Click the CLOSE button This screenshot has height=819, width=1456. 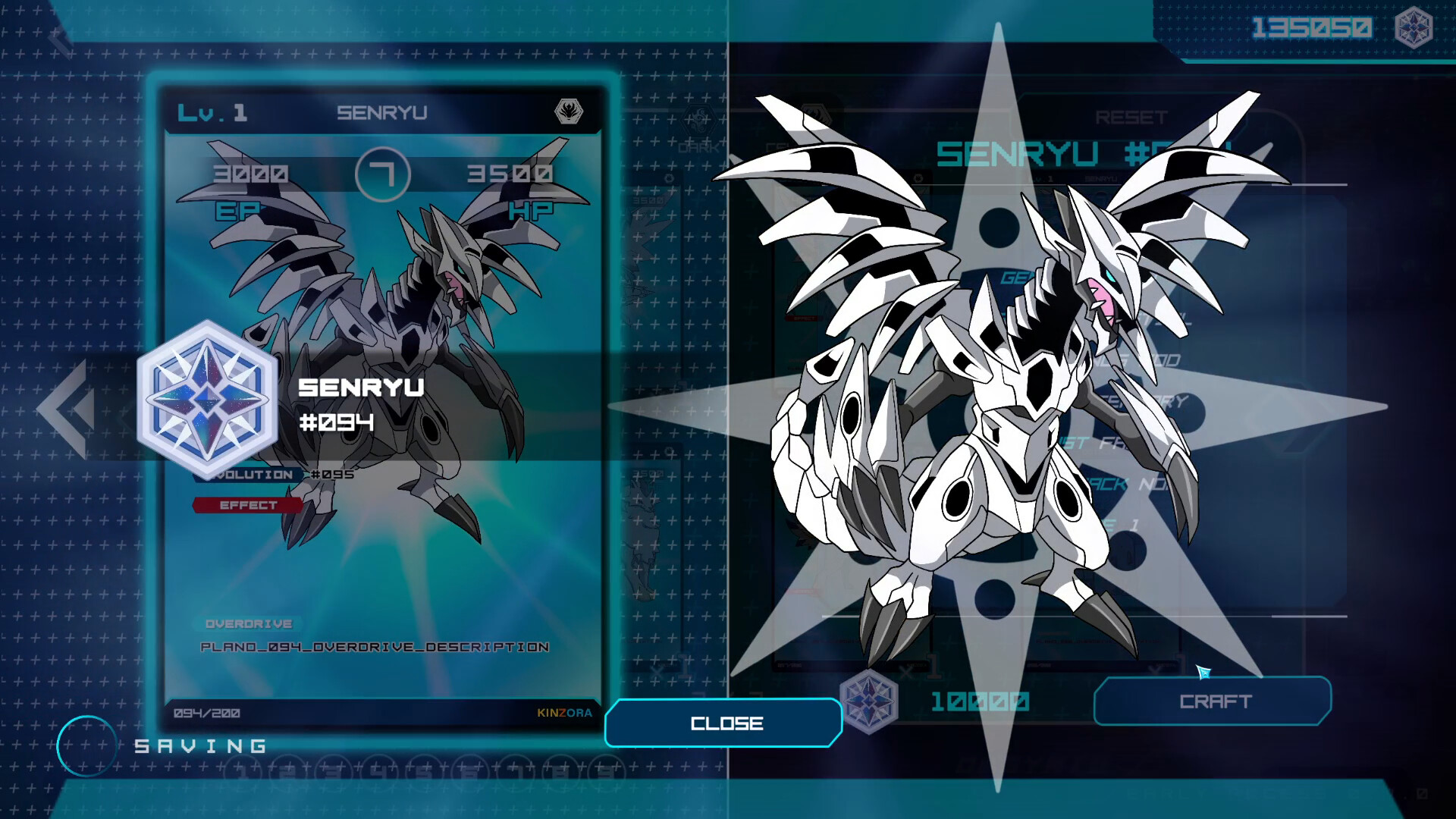tap(723, 723)
